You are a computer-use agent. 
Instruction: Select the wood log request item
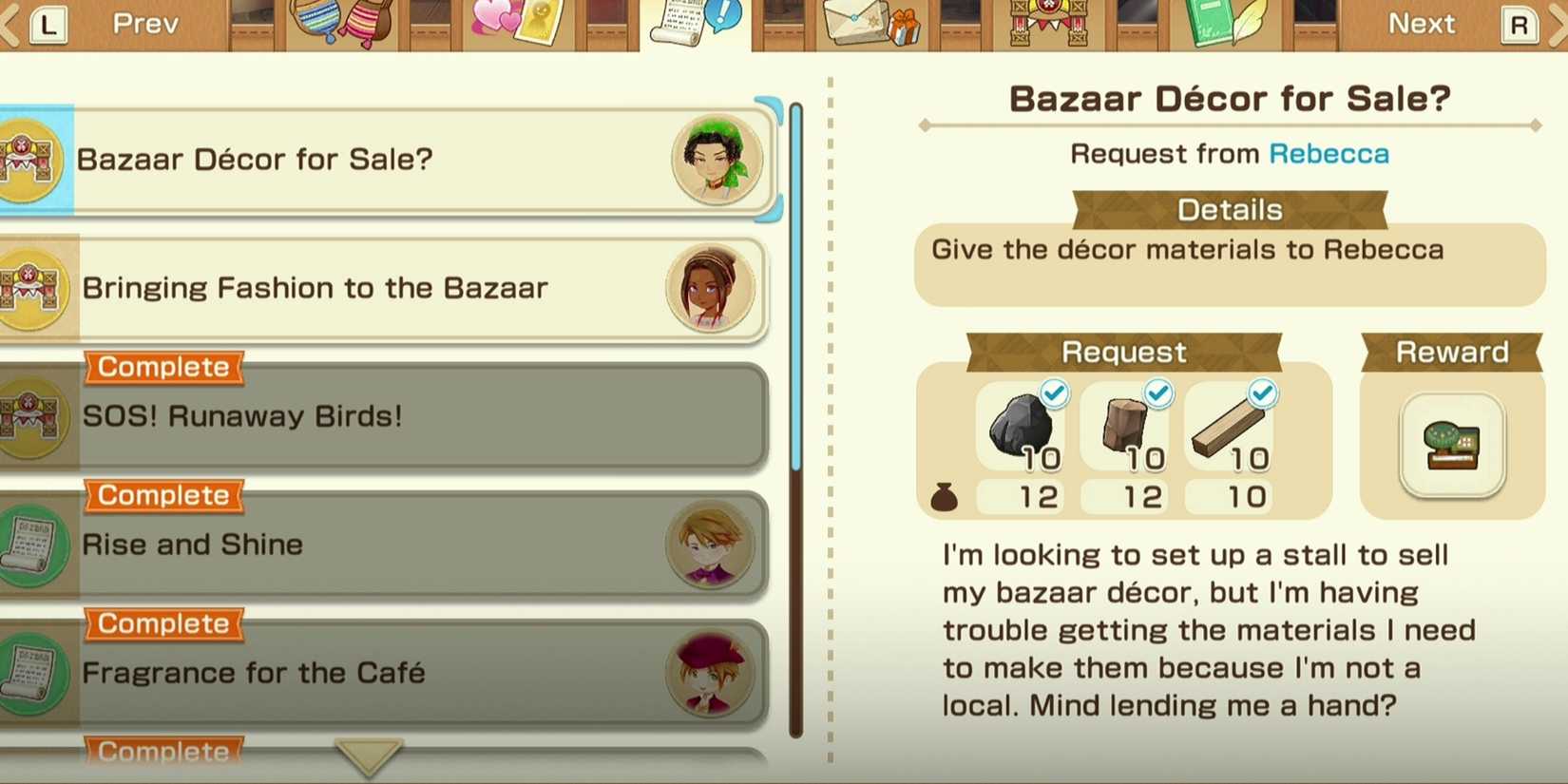point(1127,427)
